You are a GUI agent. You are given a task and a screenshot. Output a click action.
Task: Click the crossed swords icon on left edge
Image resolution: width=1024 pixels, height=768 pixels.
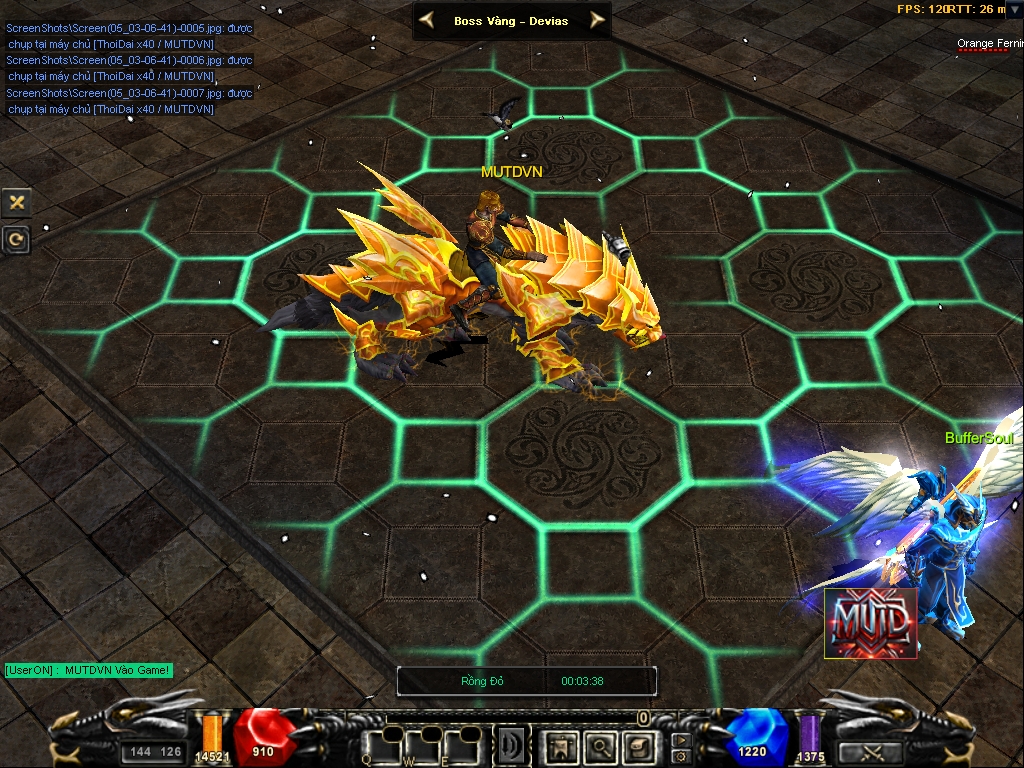point(17,202)
